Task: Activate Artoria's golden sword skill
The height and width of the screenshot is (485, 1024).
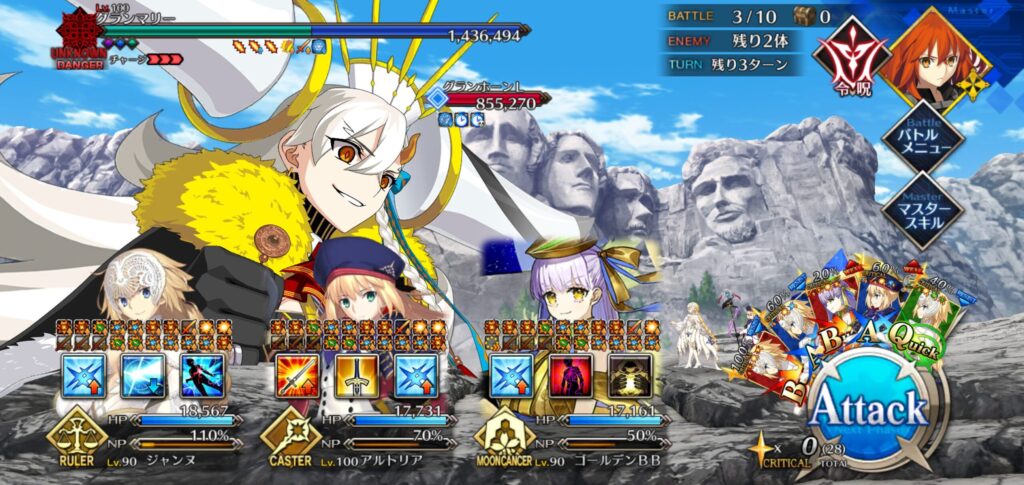Action: [355, 375]
